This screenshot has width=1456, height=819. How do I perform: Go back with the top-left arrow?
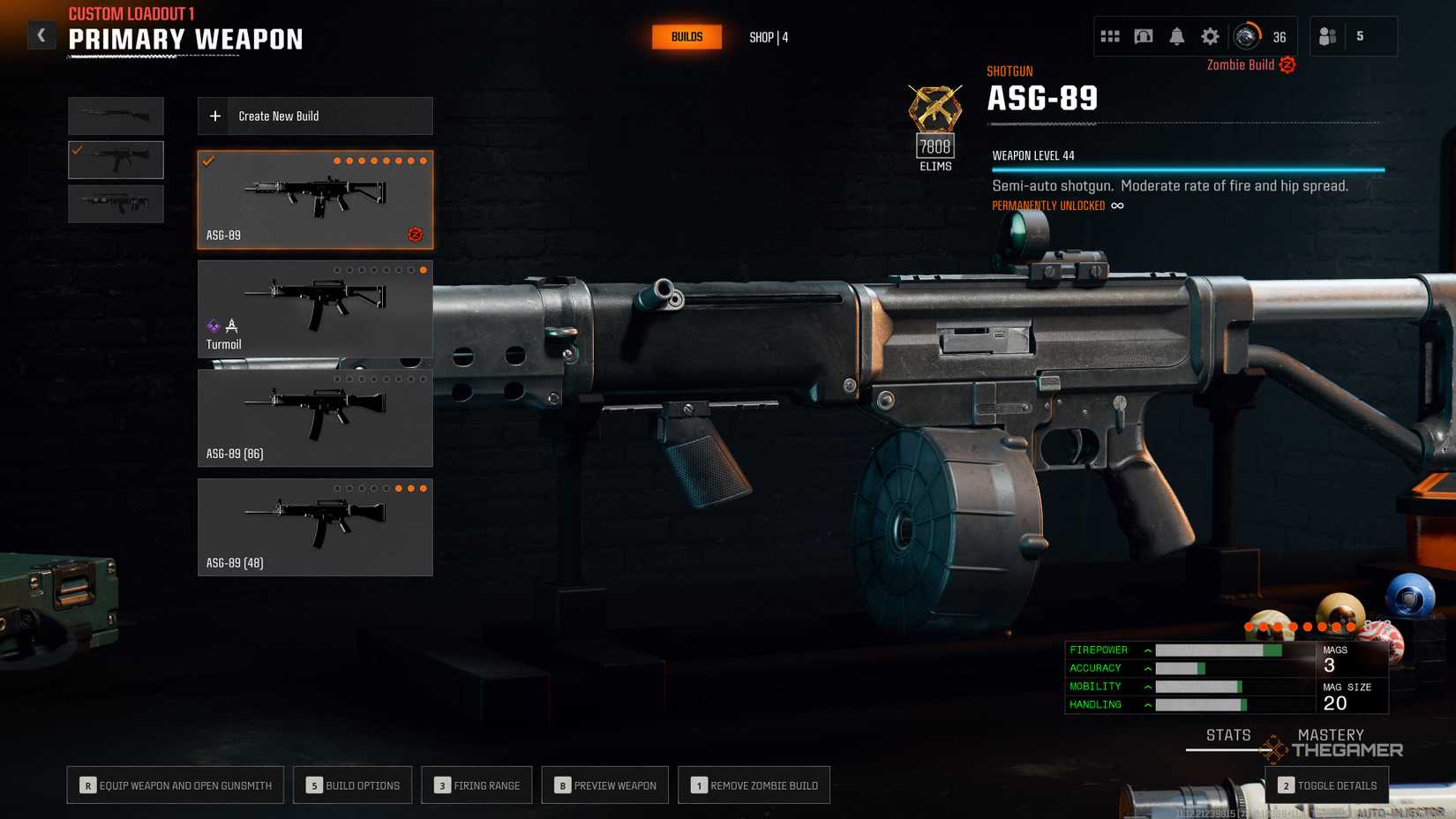tap(41, 35)
